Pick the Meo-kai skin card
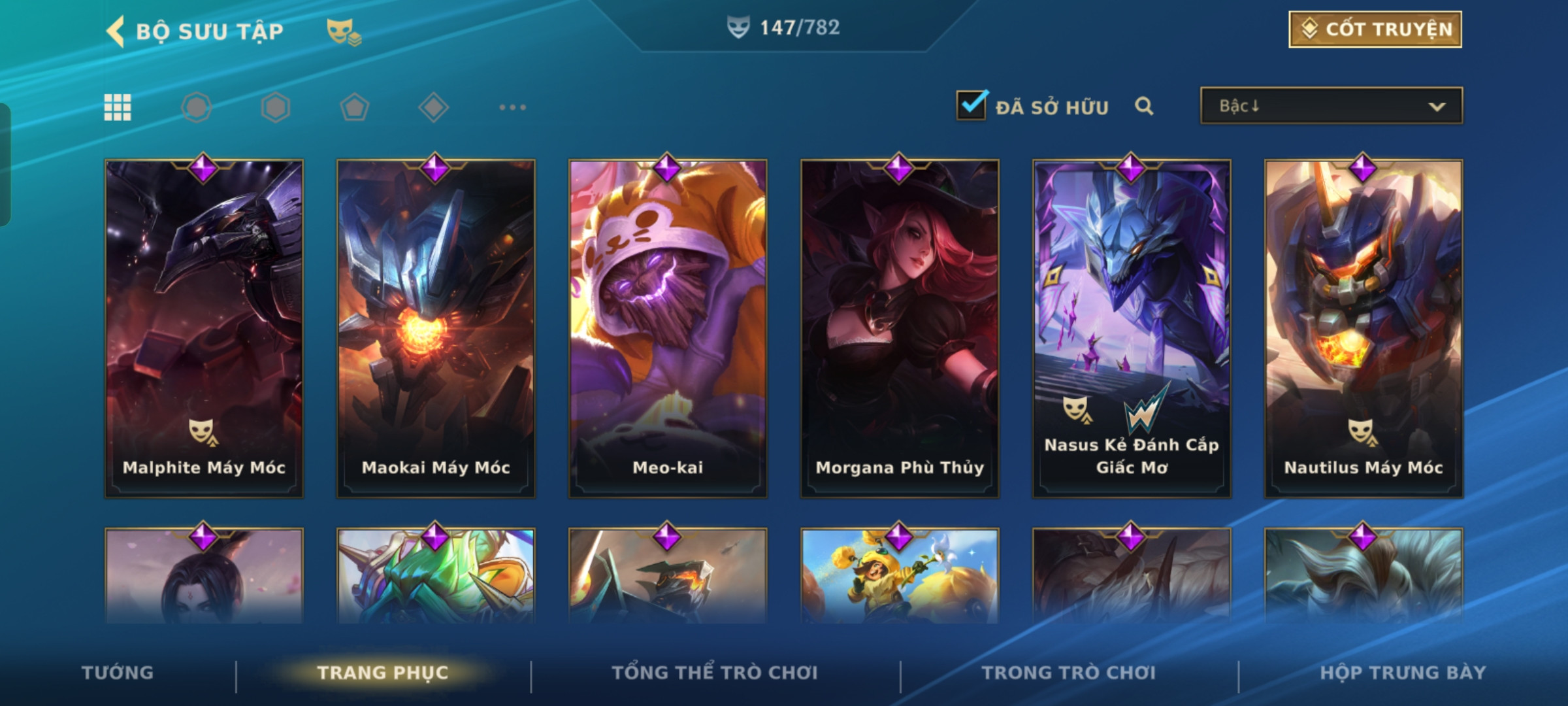Screen dimensions: 1568x706 coord(668,328)
